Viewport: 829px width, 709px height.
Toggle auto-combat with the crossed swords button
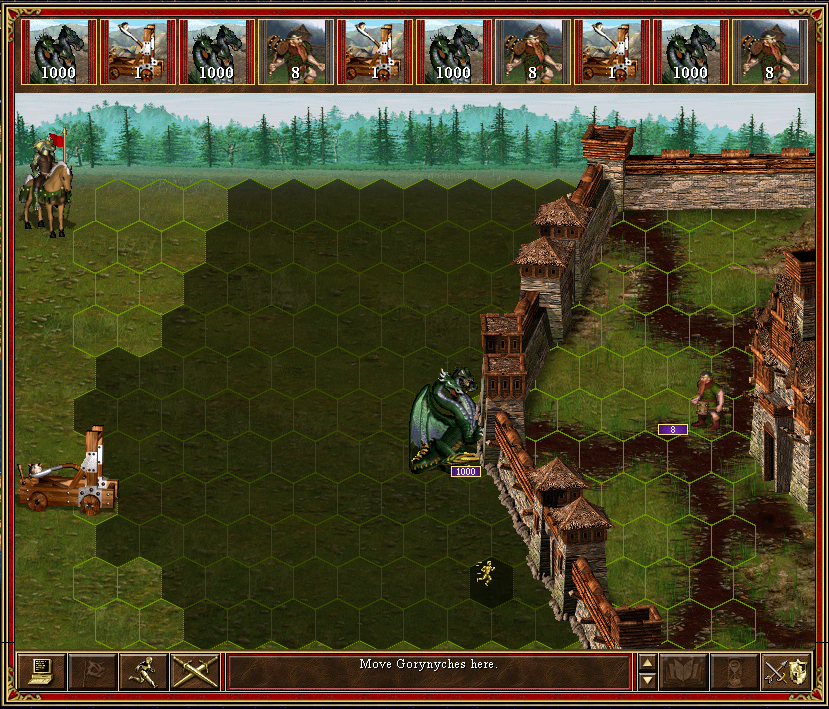click(195, 672)
